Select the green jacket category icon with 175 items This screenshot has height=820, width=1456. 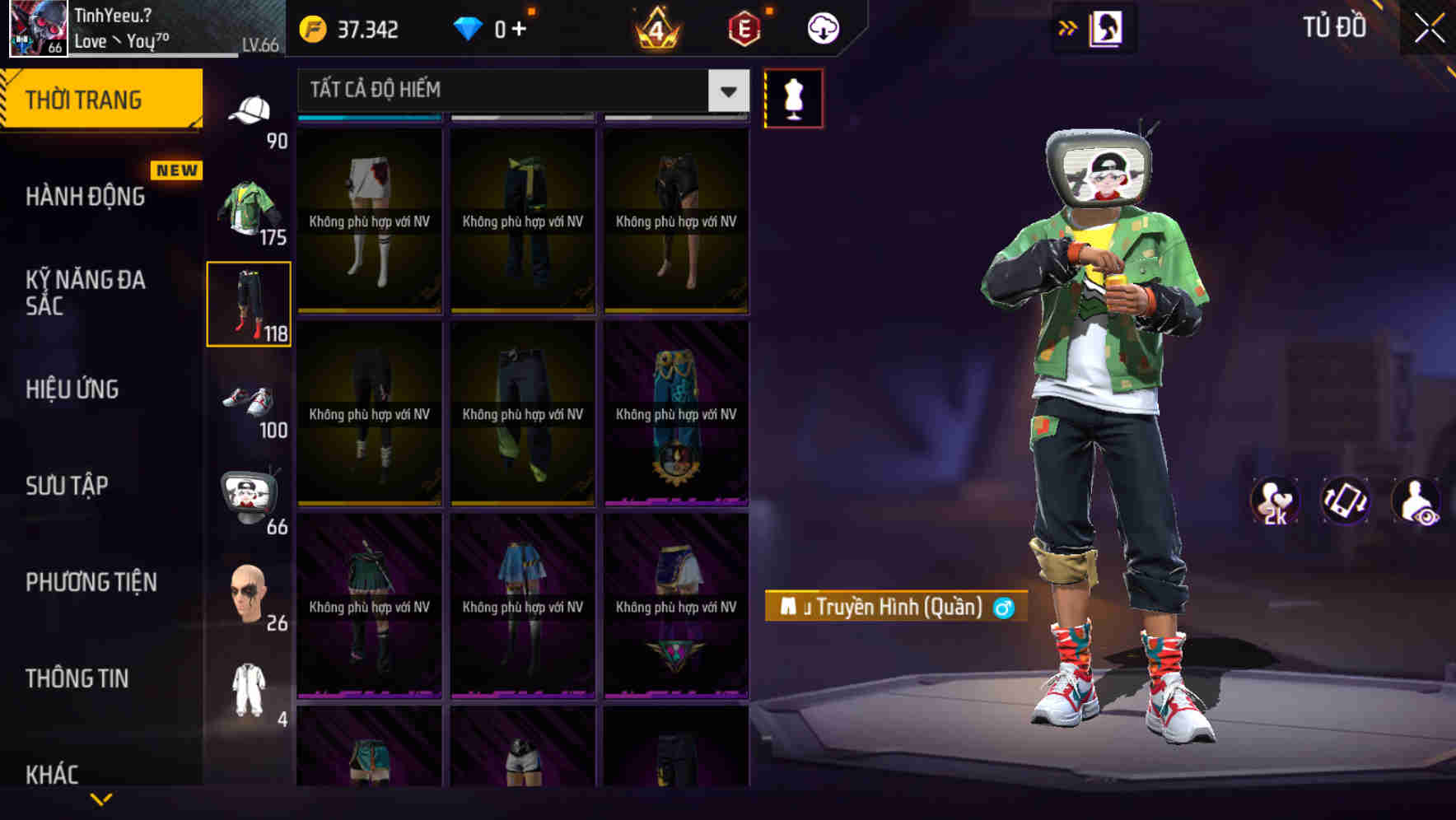point(250,203)
